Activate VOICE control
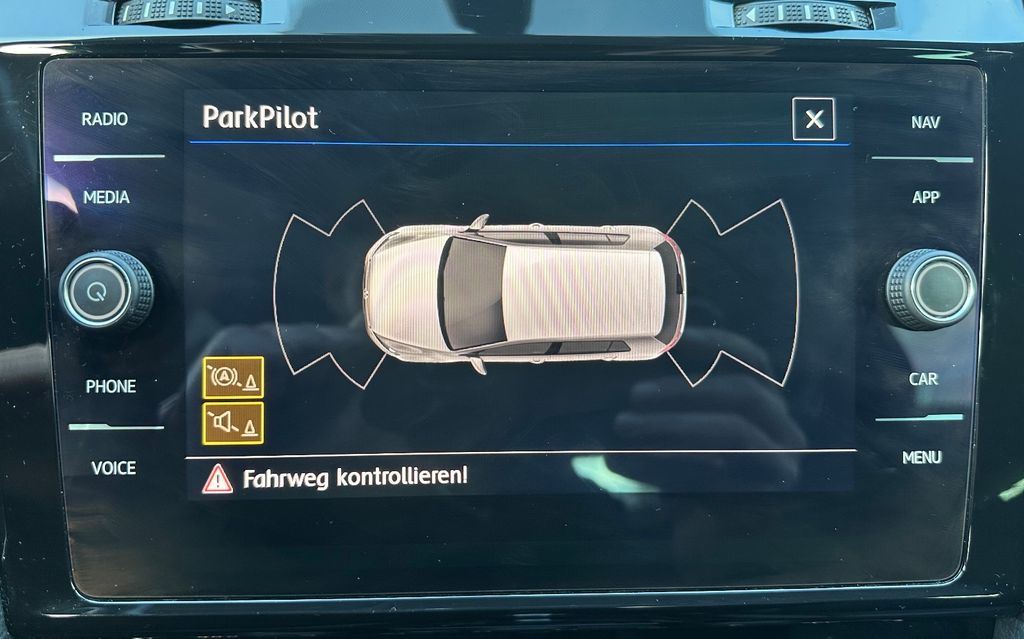Viewport: 1024px width, 639px height. (x=113, y=467)
